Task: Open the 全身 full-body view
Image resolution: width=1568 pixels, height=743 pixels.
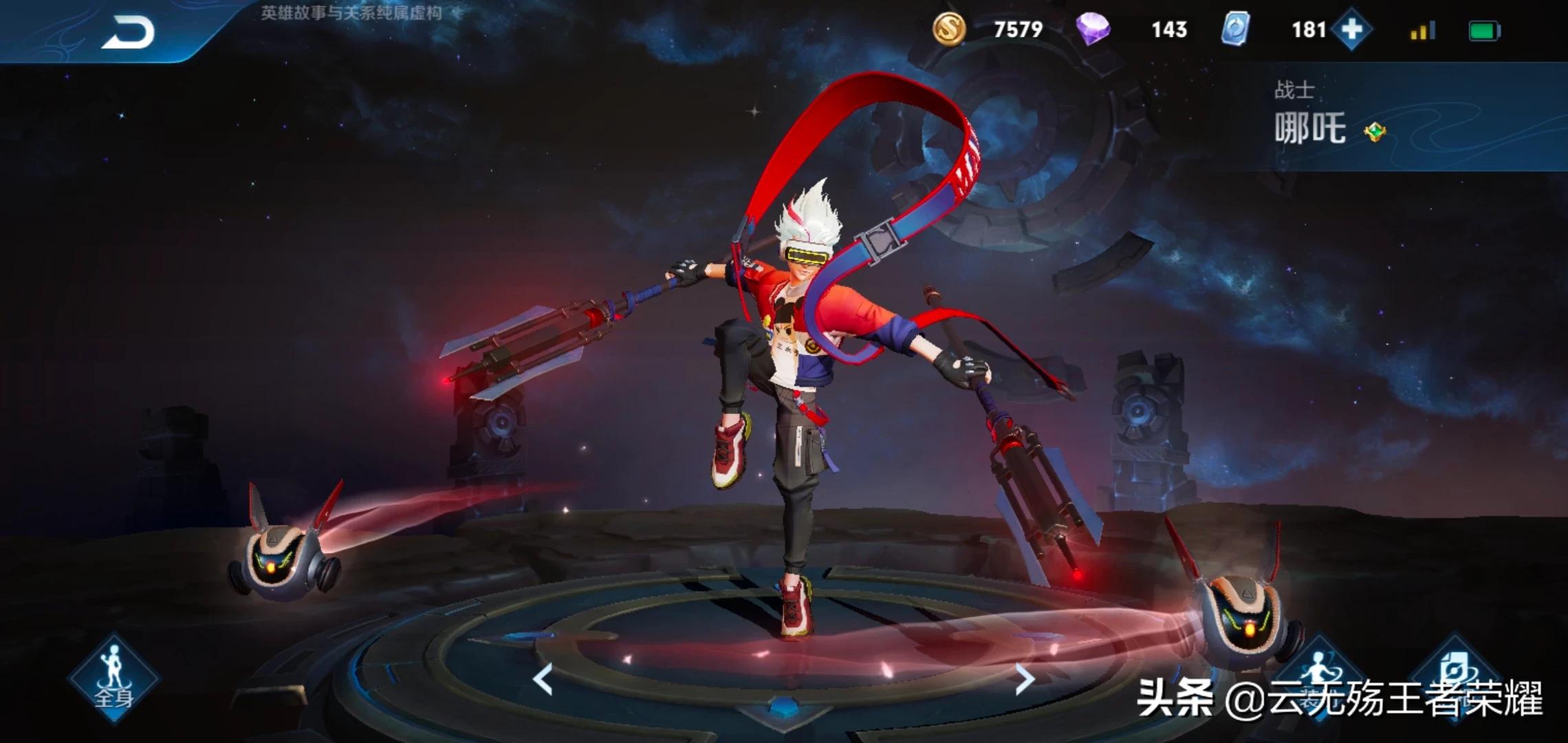Action: 113,678
